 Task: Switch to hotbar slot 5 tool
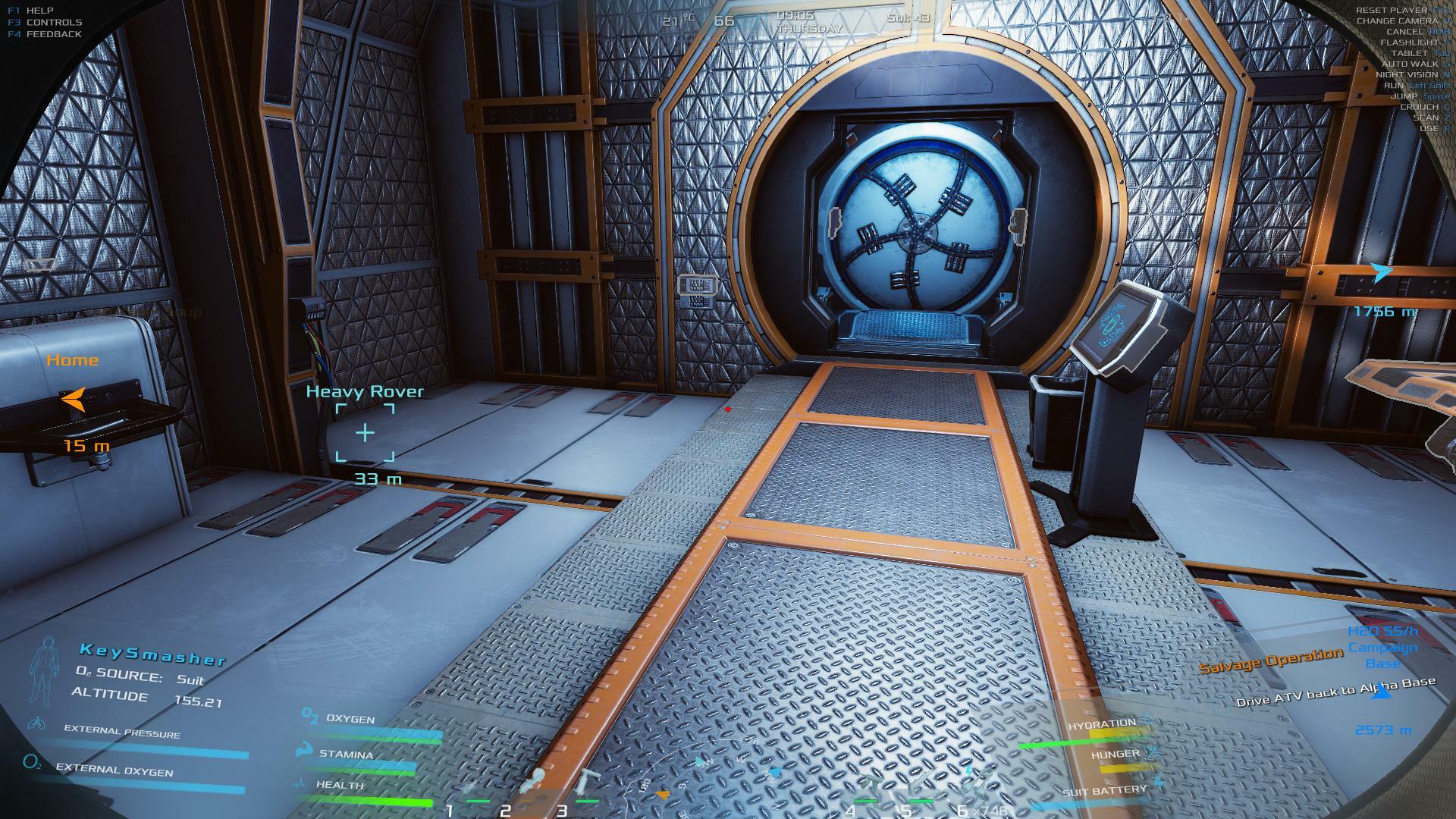click(919, 787)
